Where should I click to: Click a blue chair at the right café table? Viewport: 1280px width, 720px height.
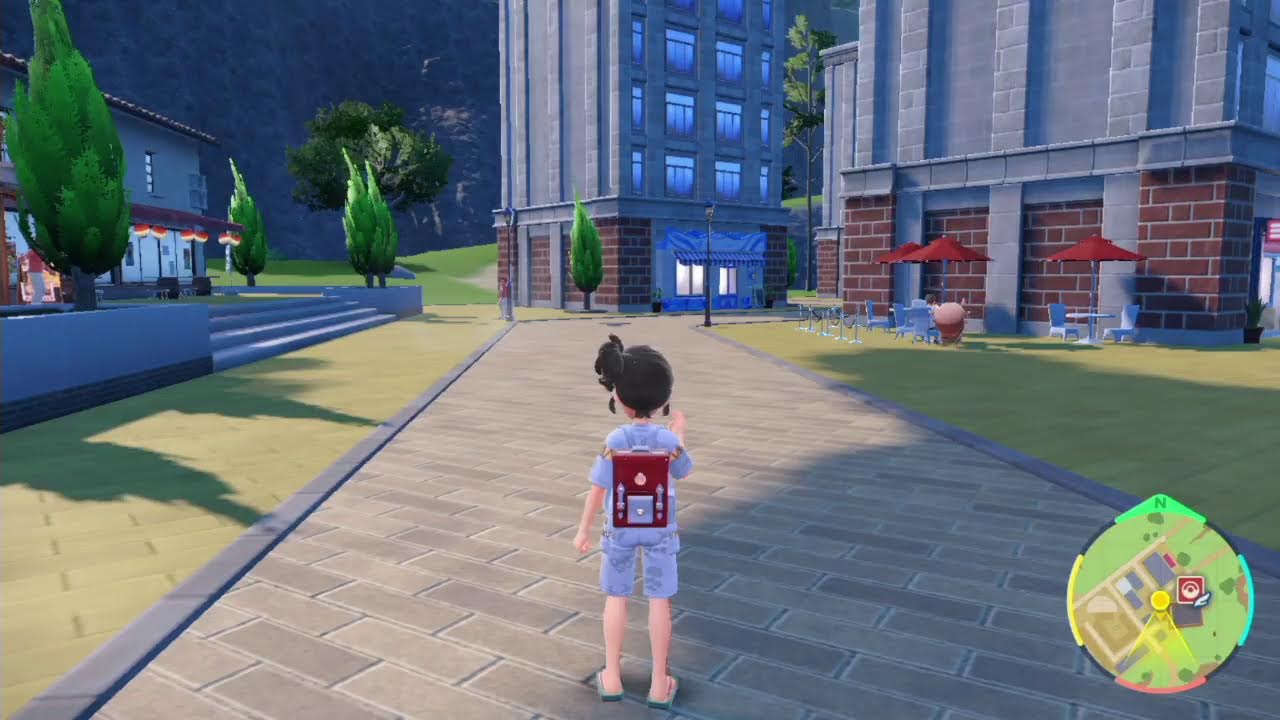pyautogui.click(x=1125, y=320)
